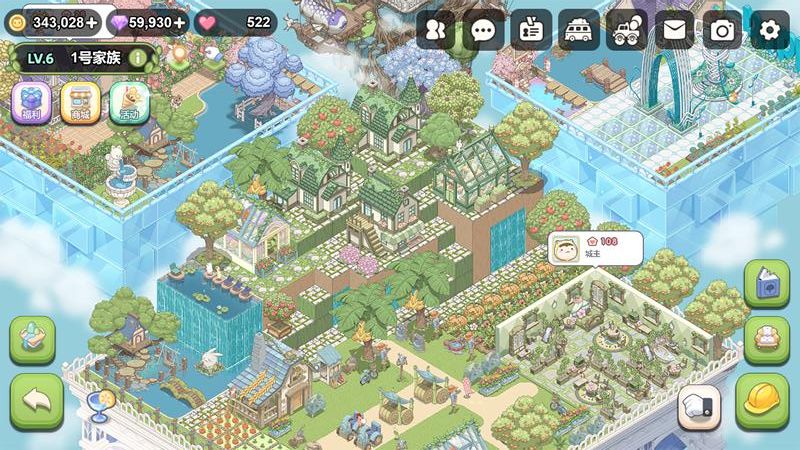800x450 pixels.
Task: Open the 活动 events menu
Action: coord(130,103)
